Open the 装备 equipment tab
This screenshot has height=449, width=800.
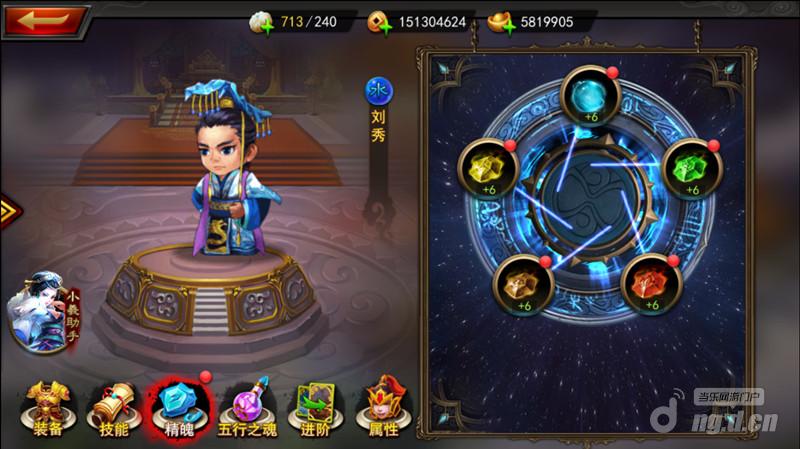click(x=44, y=410)
